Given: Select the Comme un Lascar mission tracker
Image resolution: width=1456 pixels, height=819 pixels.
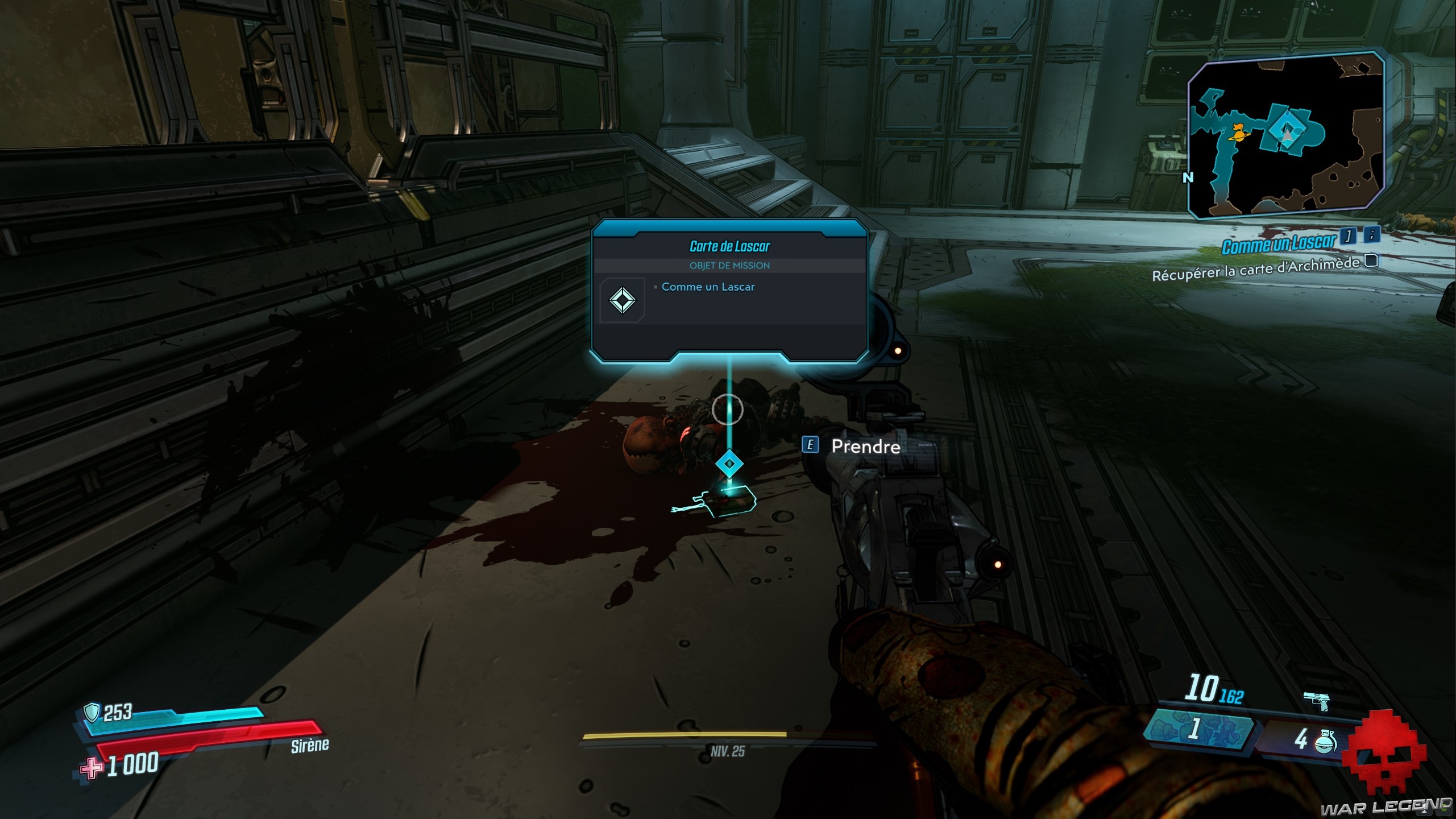Looking at the screenshot, I should click(1278, 244).
